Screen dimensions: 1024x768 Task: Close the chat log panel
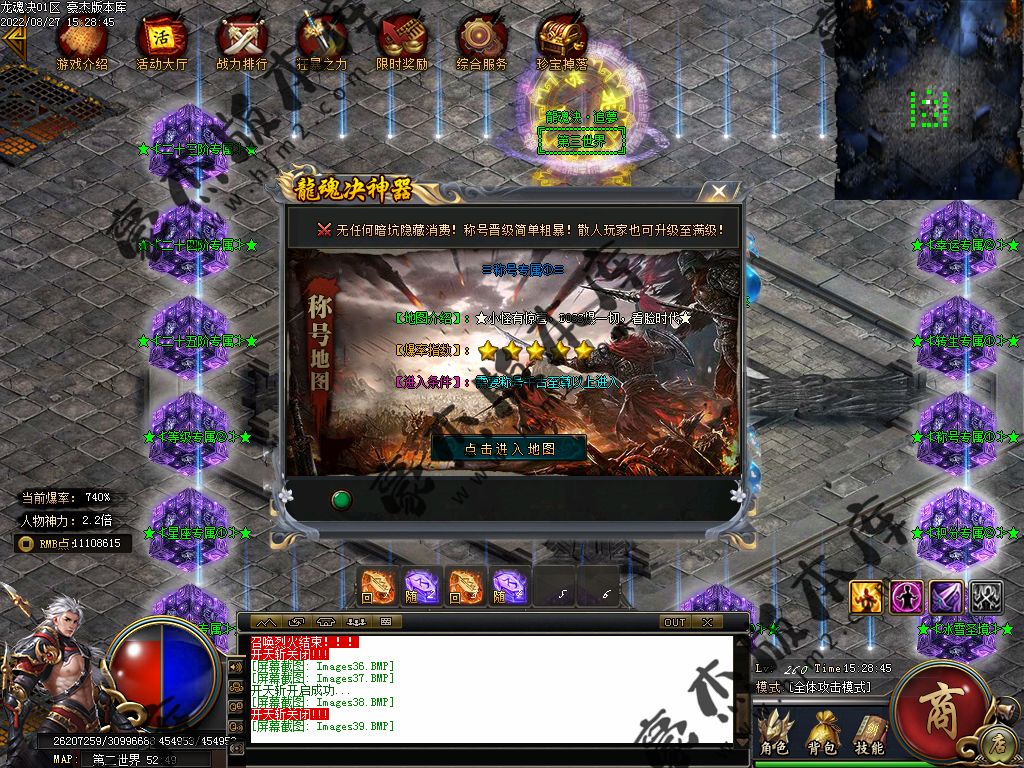(706, 622)
